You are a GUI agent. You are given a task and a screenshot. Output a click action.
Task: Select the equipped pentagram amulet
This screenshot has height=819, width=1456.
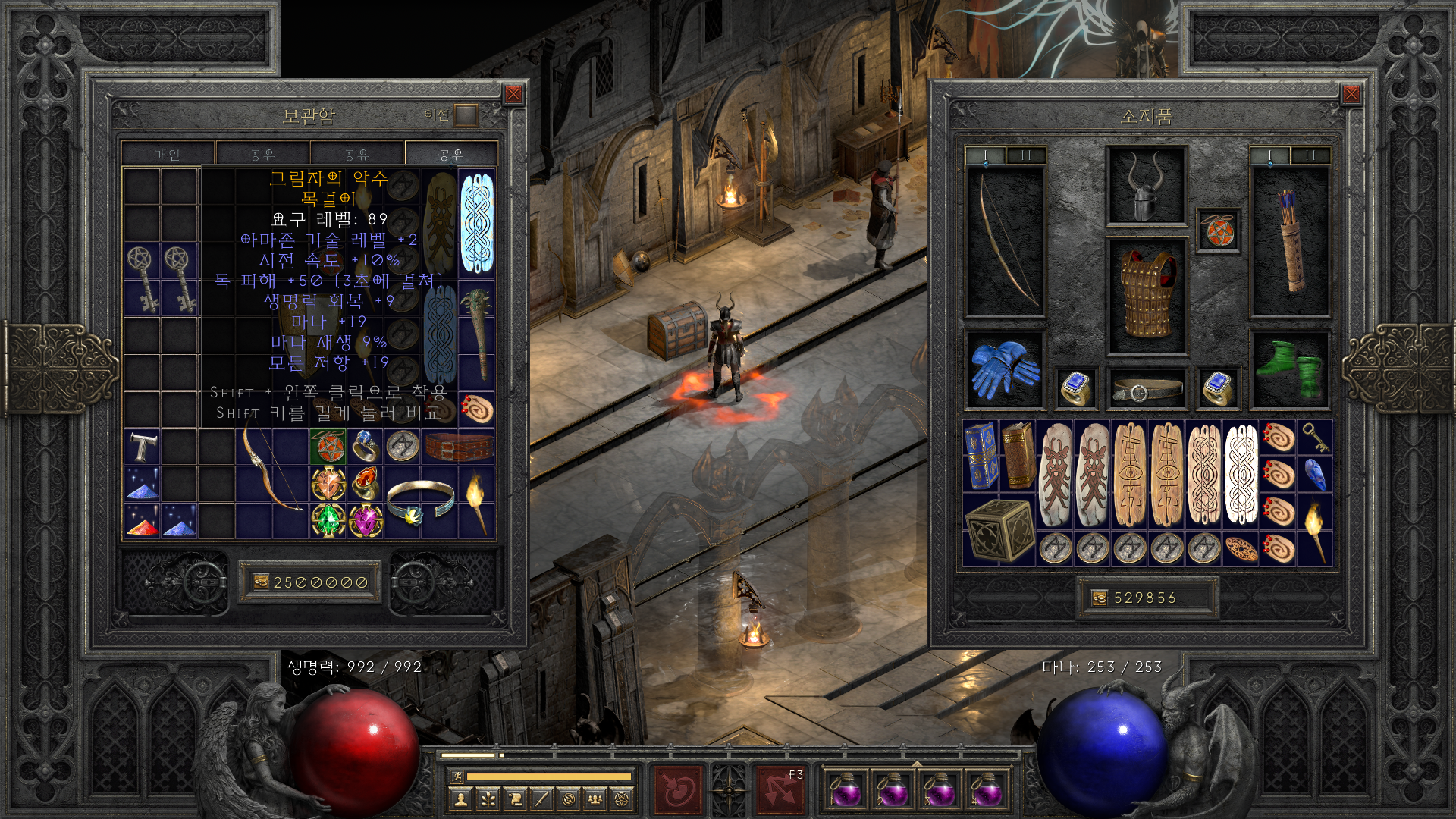pyautogui.click(x=1218, y=231)
